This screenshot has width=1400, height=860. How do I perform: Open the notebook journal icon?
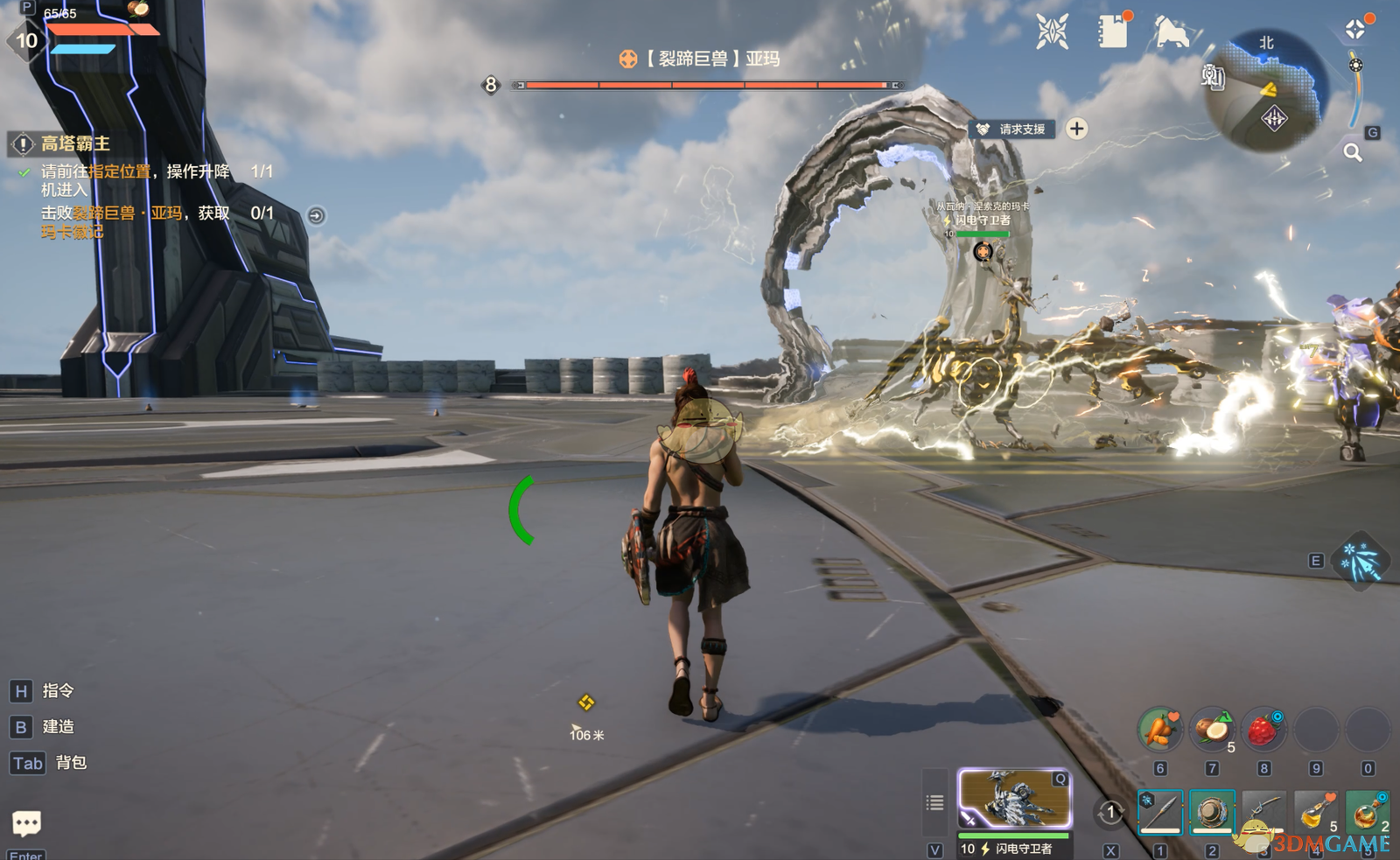point(1113,32)
